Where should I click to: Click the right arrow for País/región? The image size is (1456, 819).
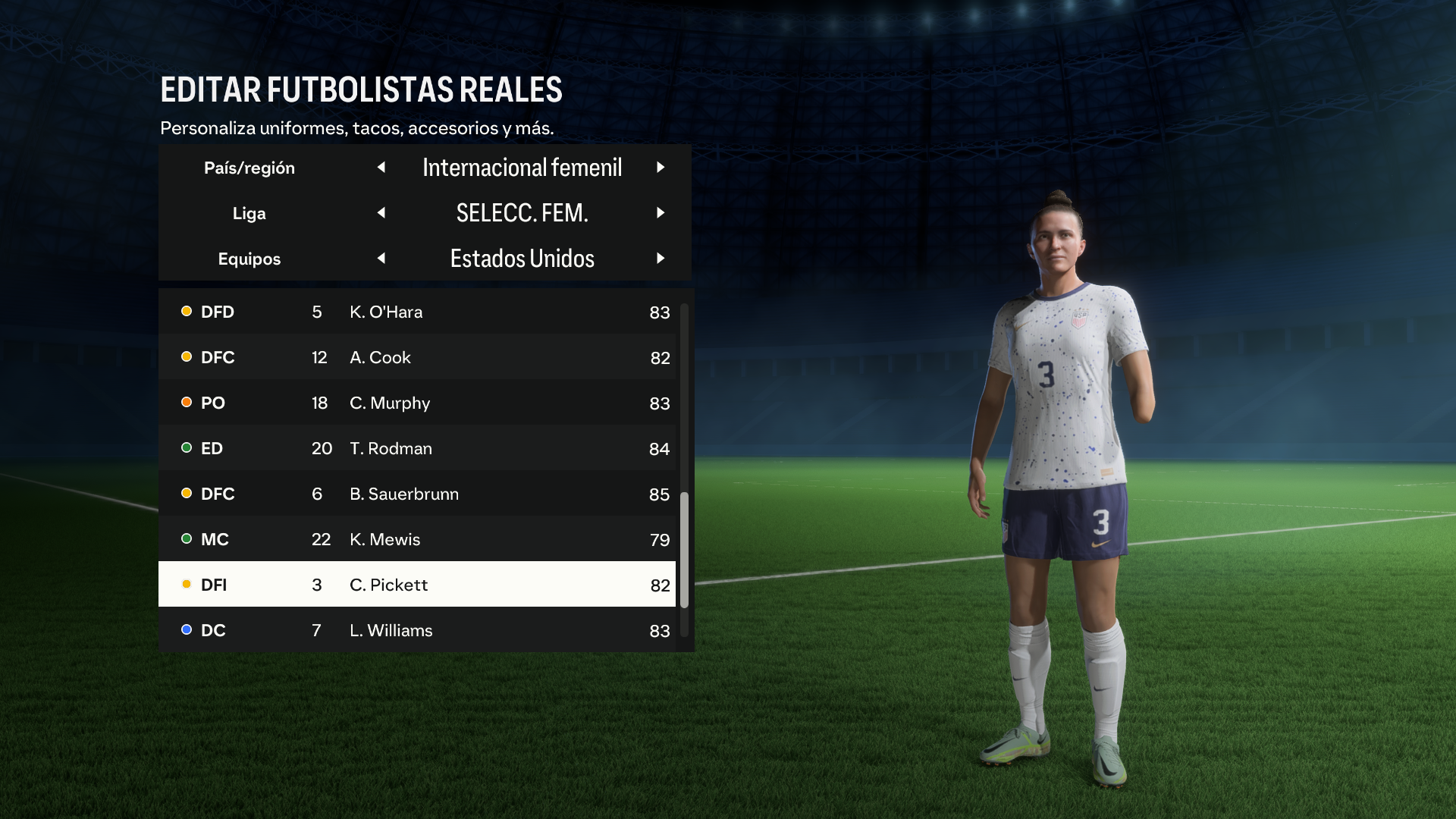pos(661,168)
